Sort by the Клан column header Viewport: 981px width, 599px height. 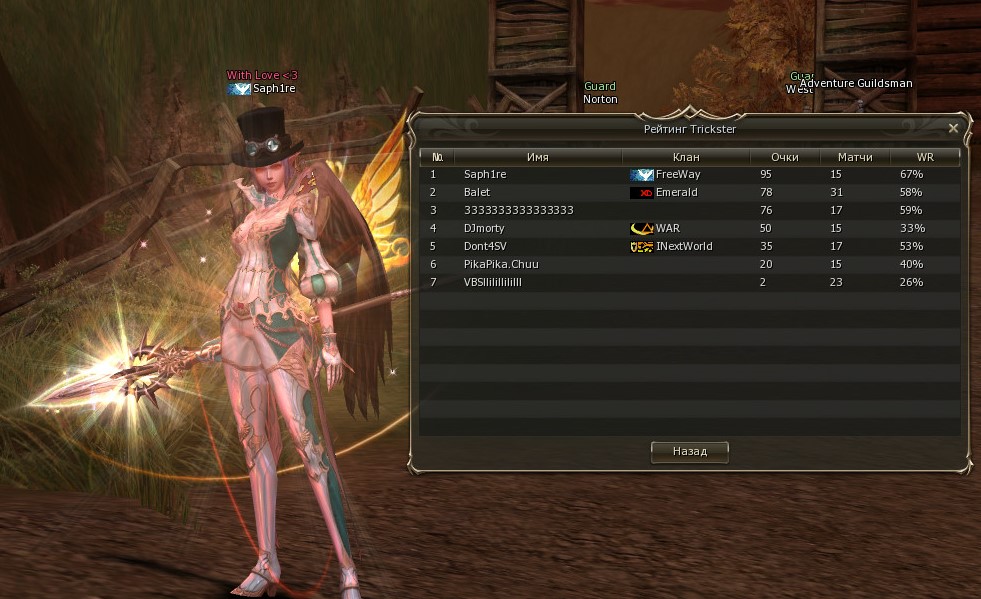pos(686,157)
